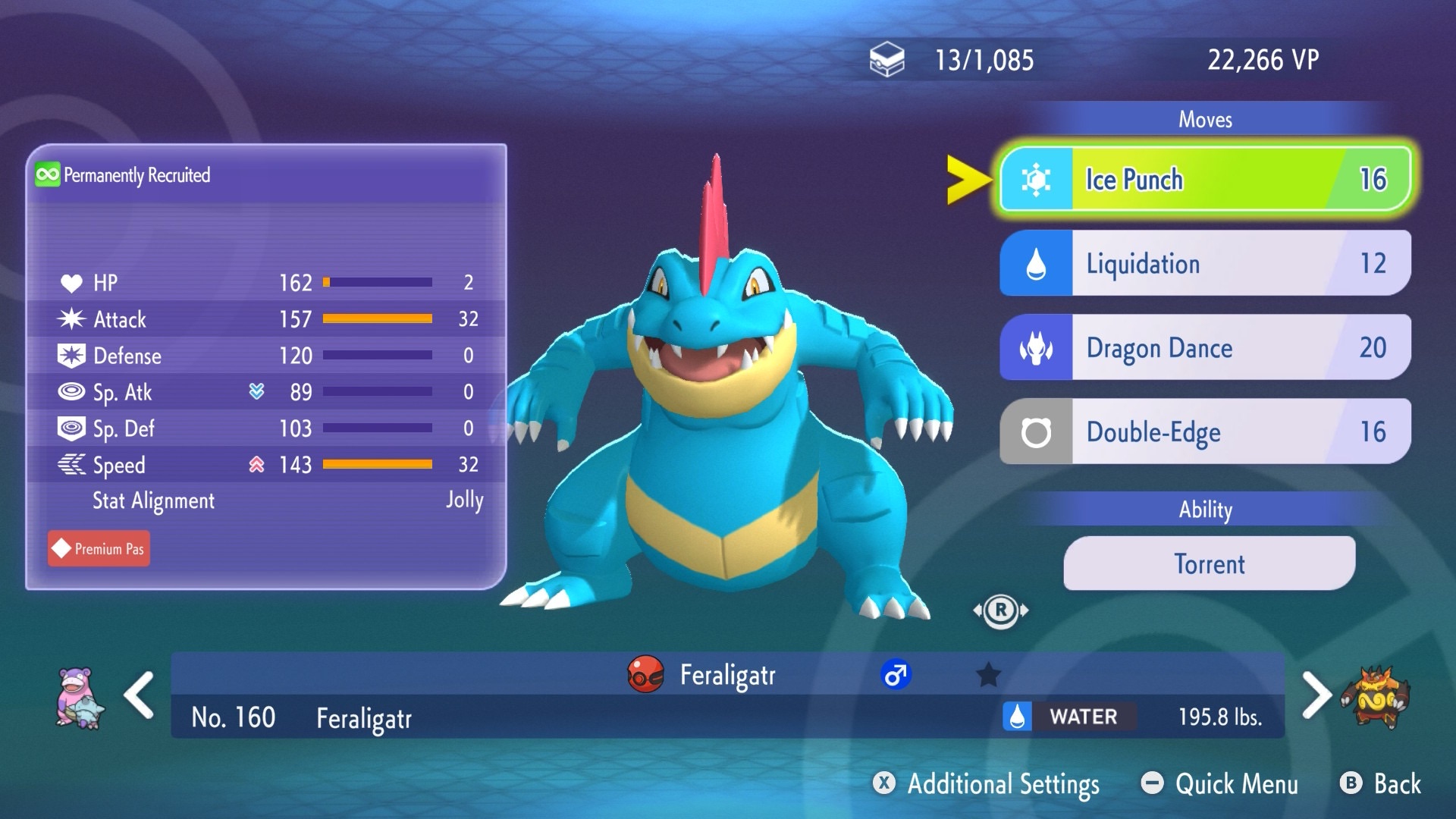
Task: Open the Quick Menu
Action: [1220, 784]
